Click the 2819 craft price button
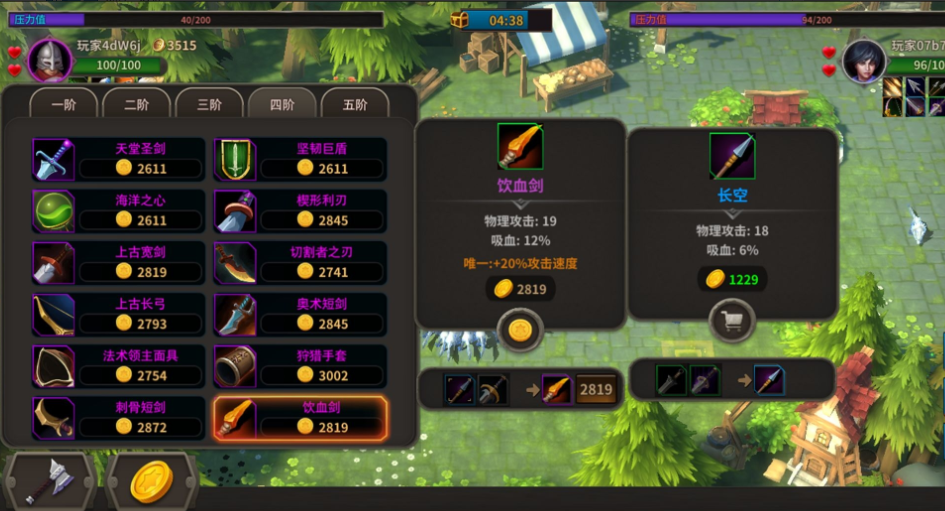The width and height of the screenshot is (945, 511). coord(595,390)
